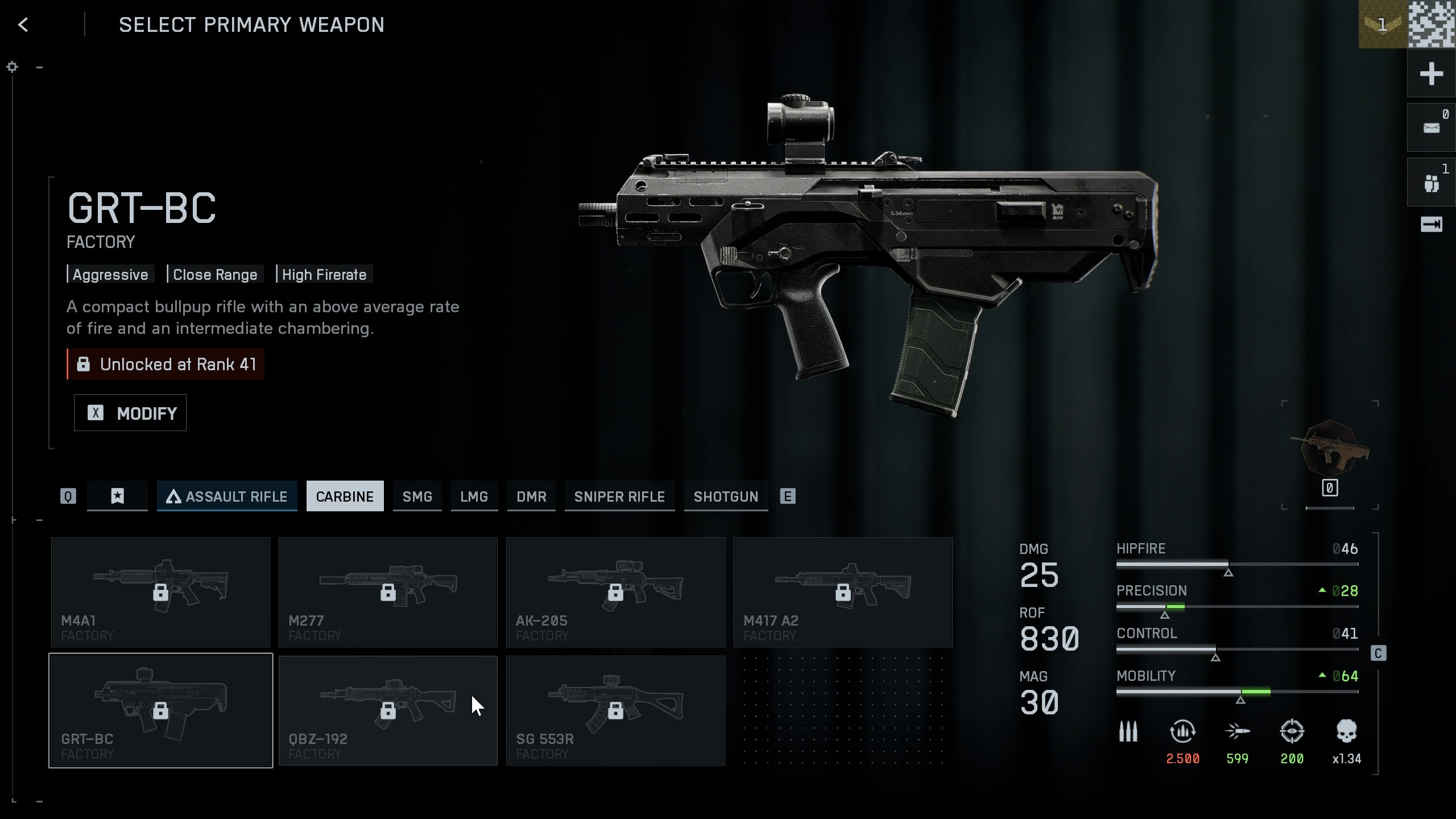Click the squad/social icon with 1 badge

[1432, 181]
